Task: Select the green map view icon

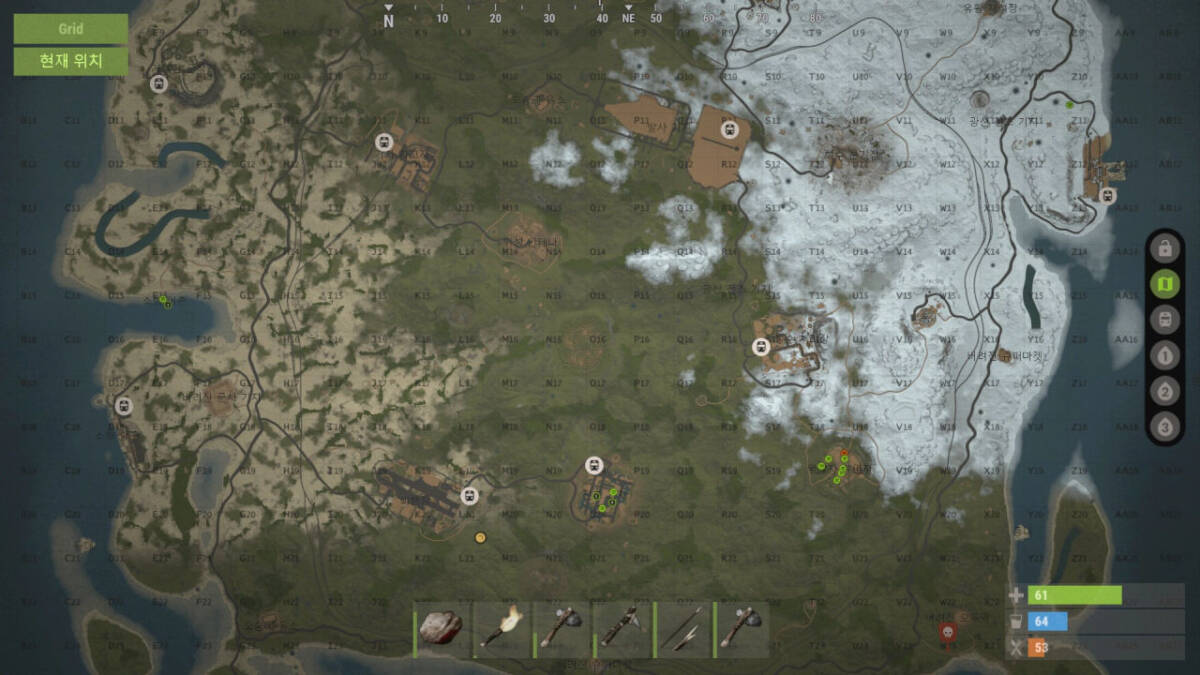Action: (1164, 285)
